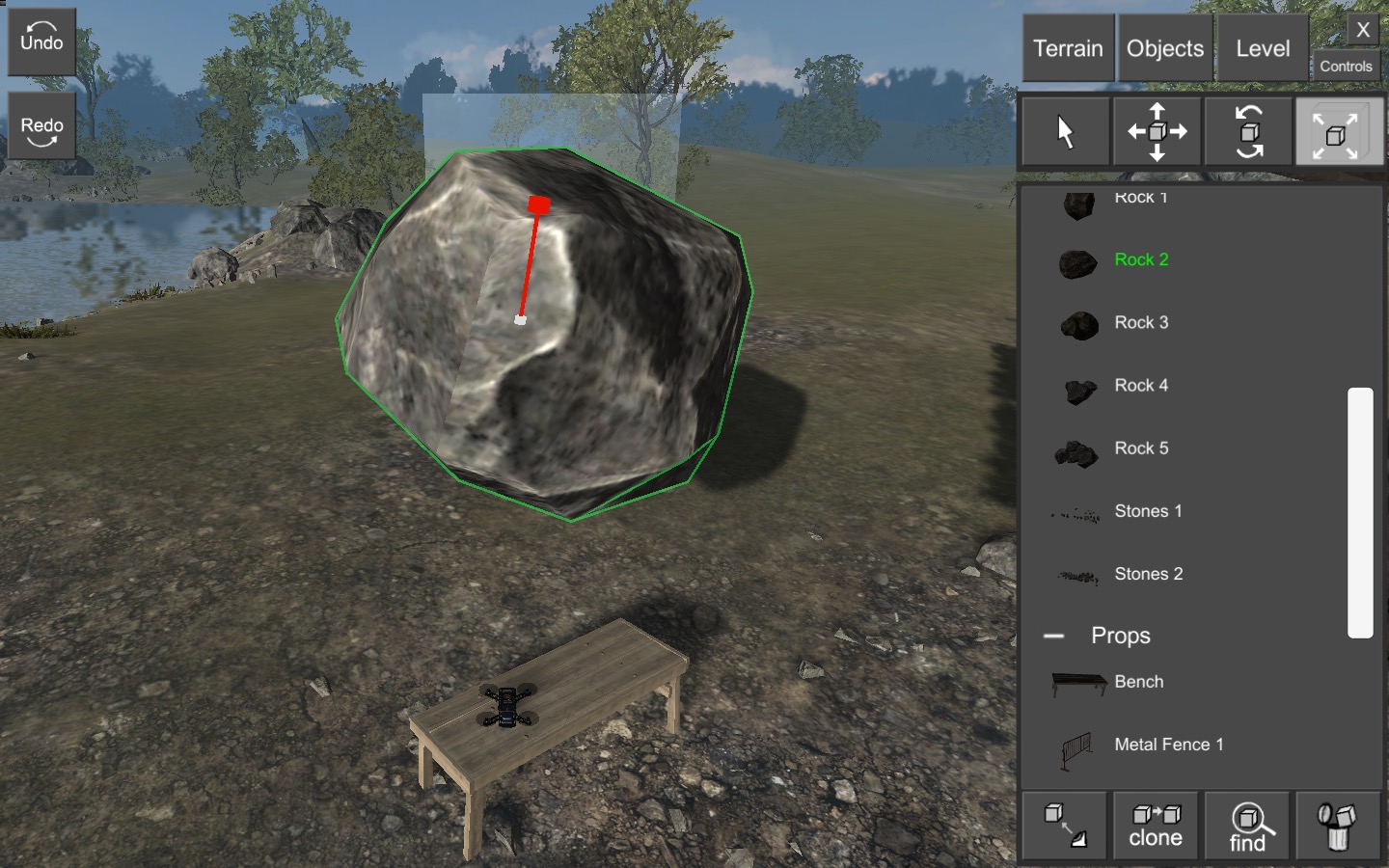The height and width of the screenshot is (868, 1389).
Task: Delete the object with trash can button
Action: click(x=1338, y=827)
